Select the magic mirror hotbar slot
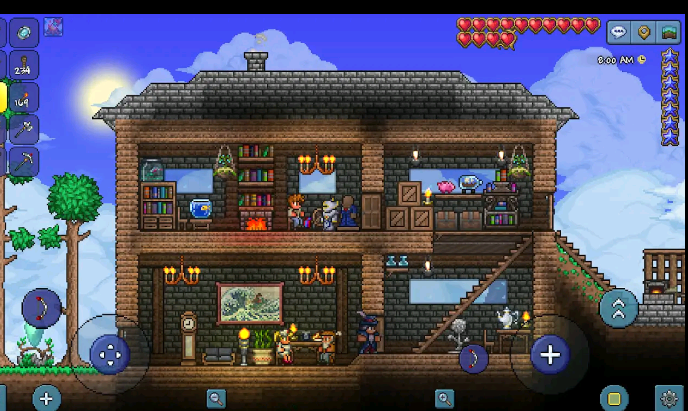 click(24, 32)
